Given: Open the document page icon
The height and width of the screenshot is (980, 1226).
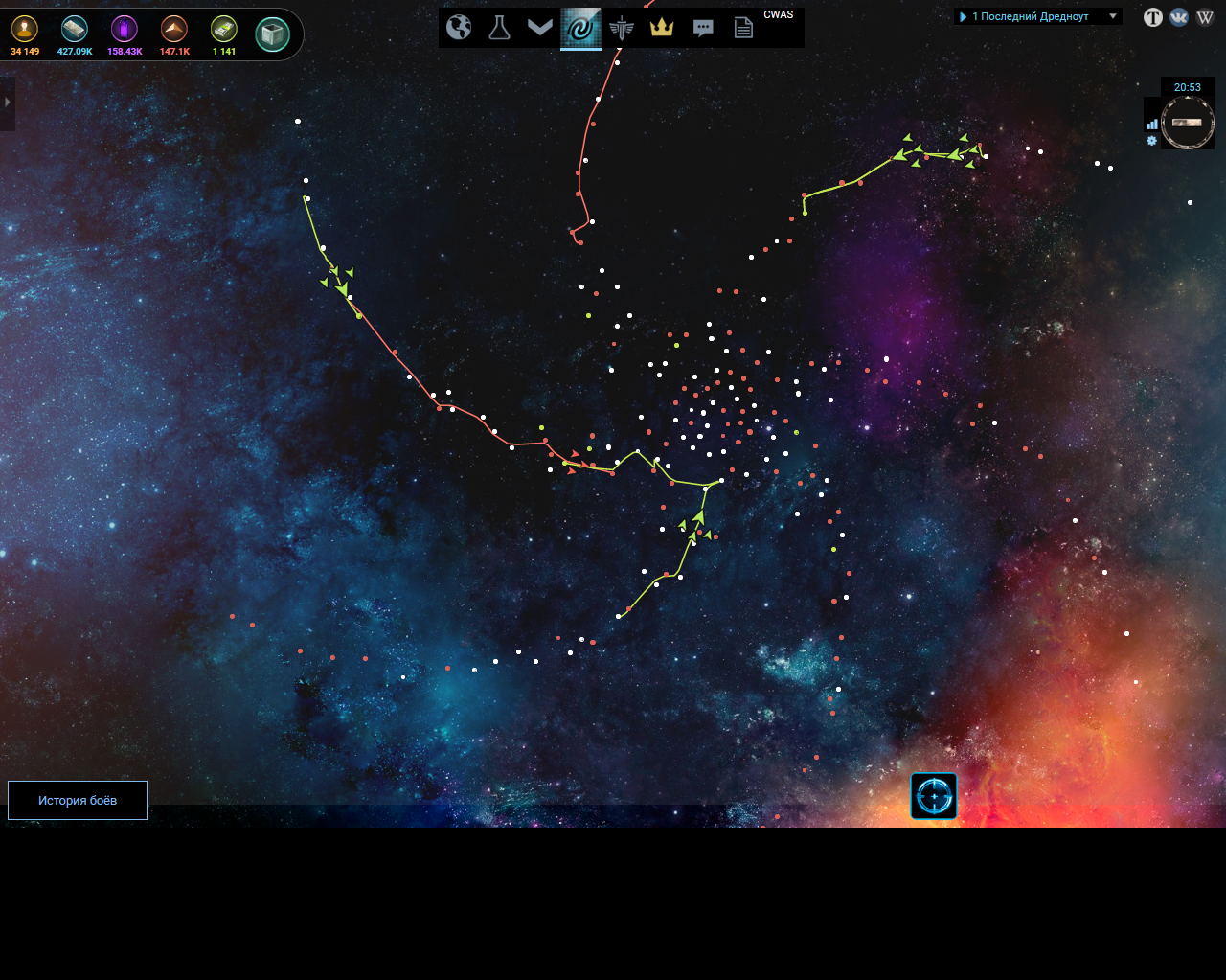Looking at the screenshot, I should (743, 28).
